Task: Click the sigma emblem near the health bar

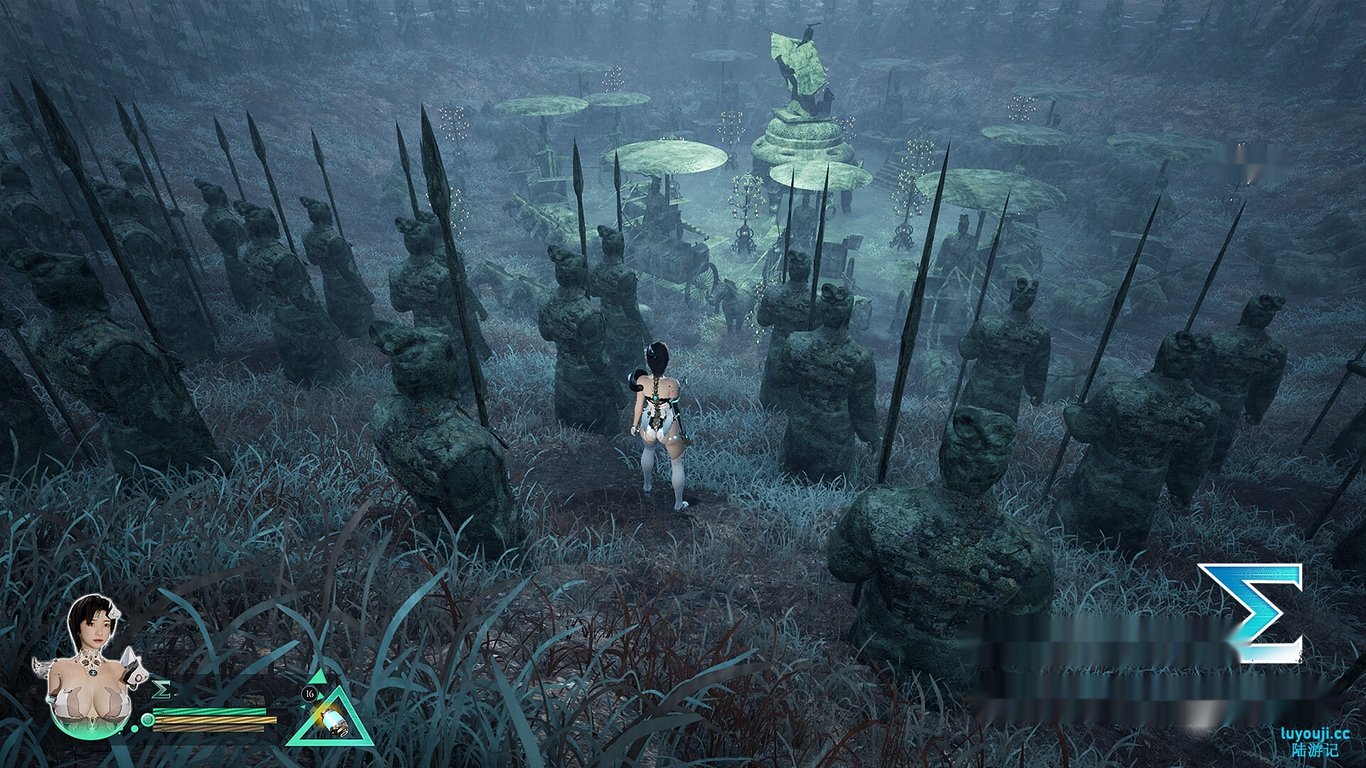Action: click(161, 689)
